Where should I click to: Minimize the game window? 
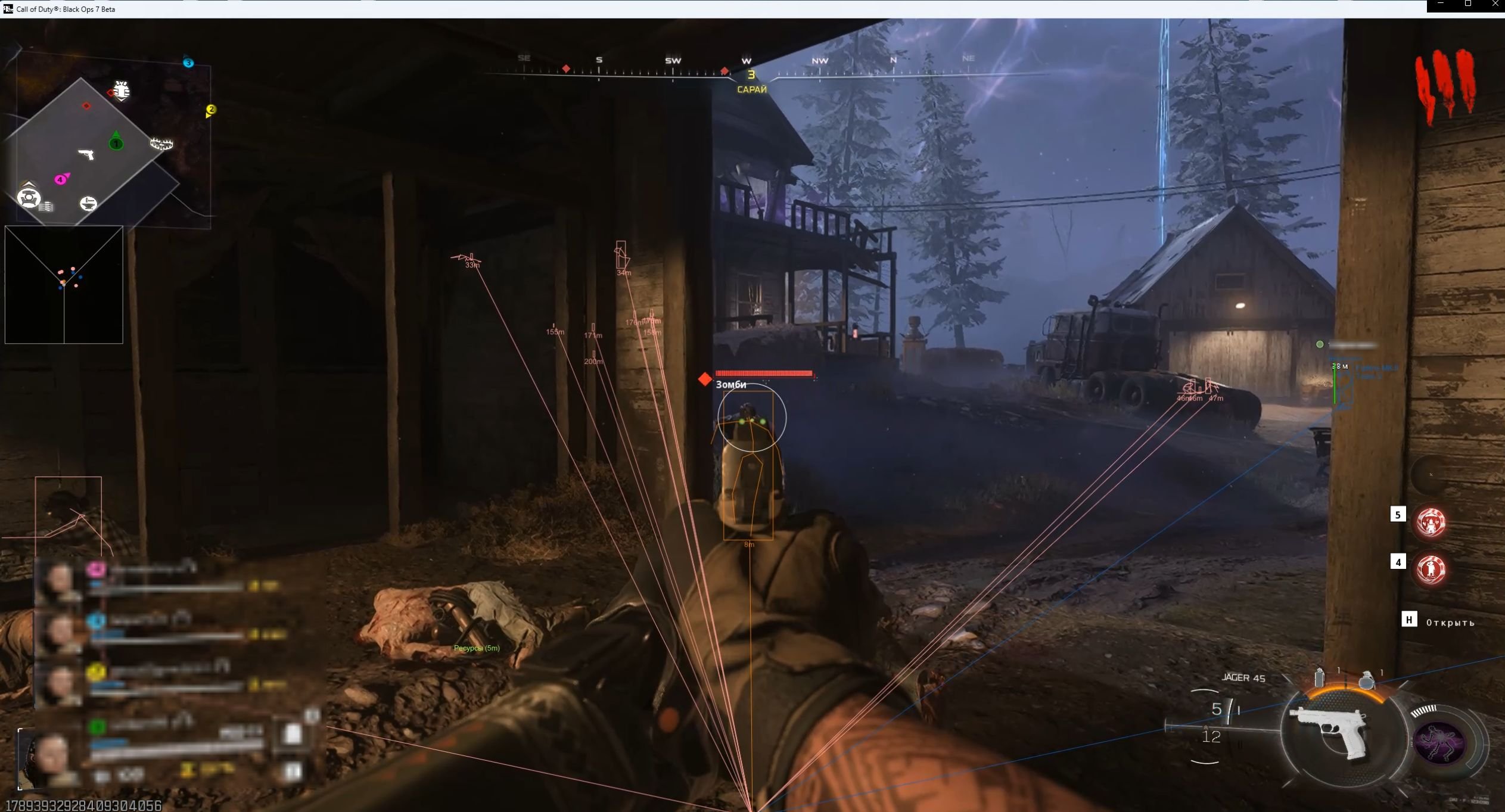1441,5
